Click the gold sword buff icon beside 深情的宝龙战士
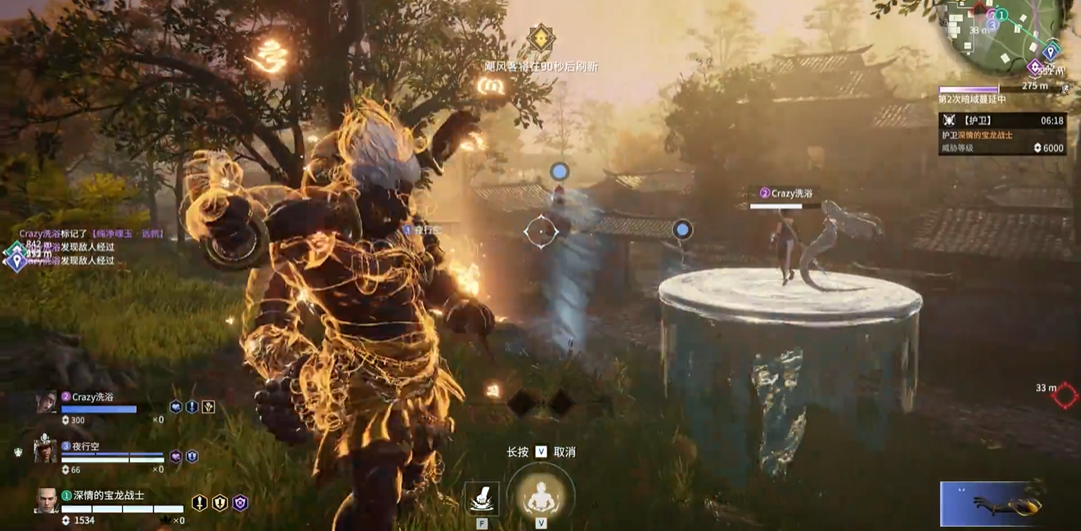The height and width of the screenshot is (531, 1081). [200, 503]
